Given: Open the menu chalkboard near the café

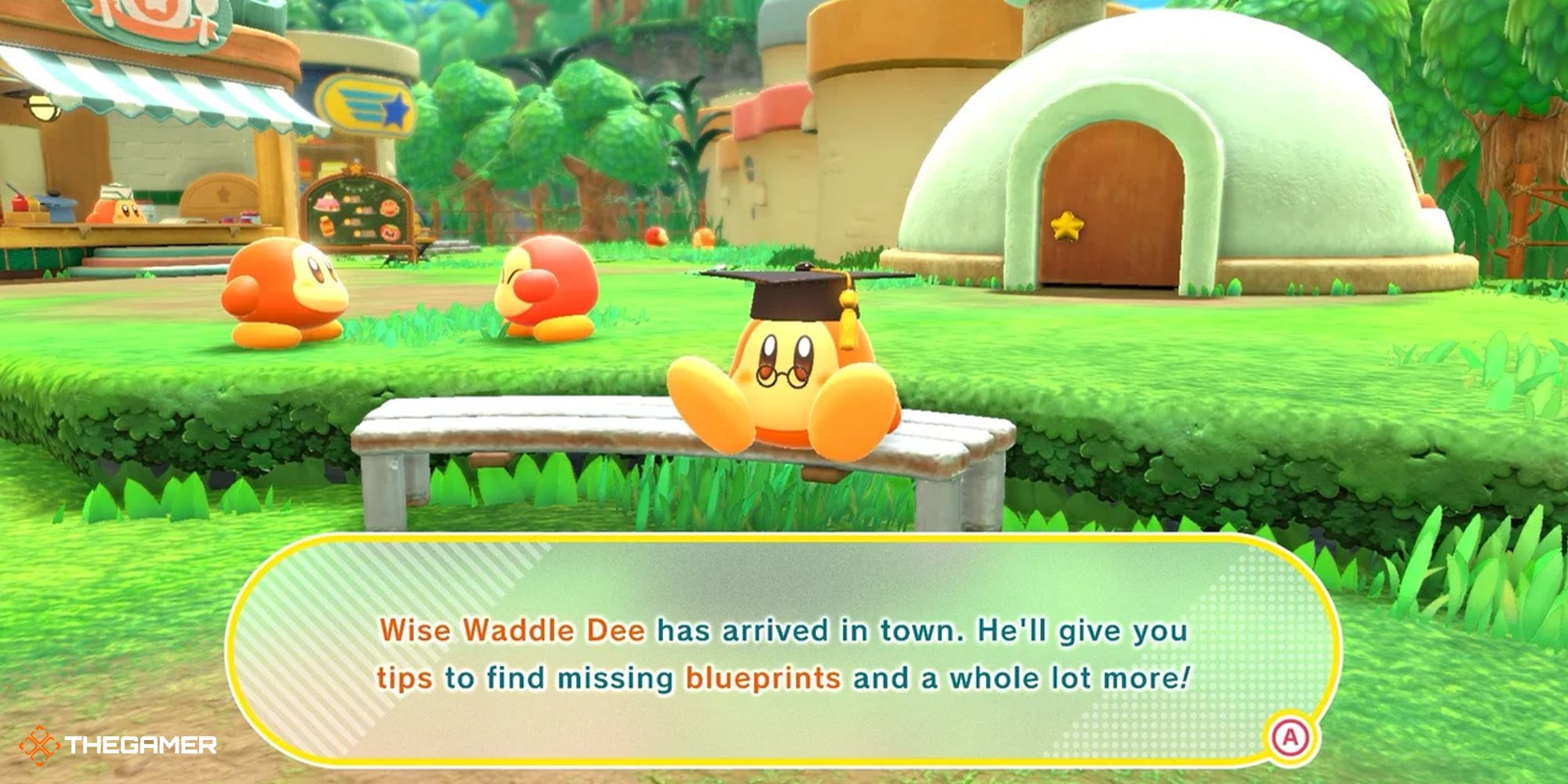Looking at the screenshot, I should coord(357,208).
